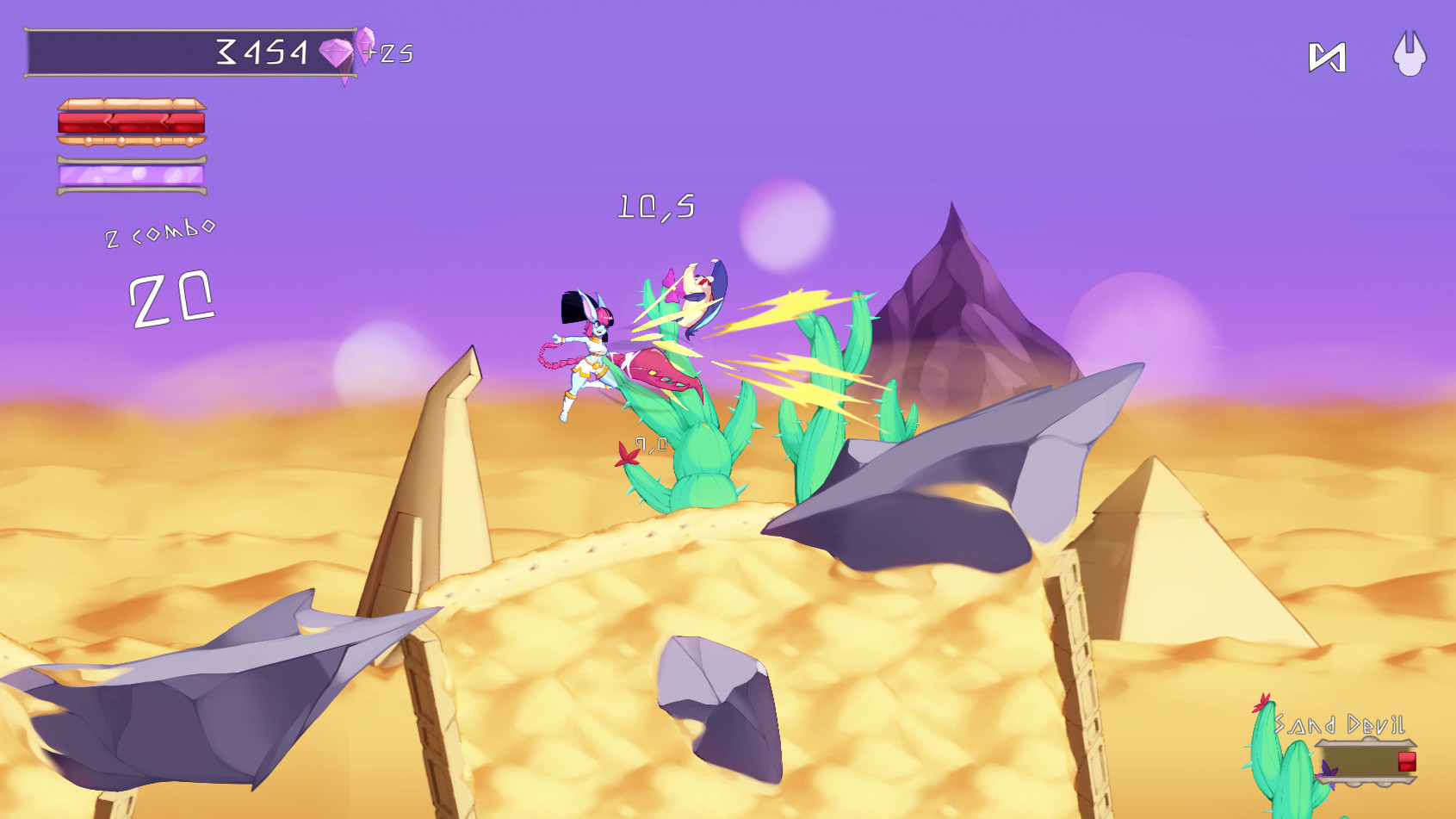The height and width of the screenshot is (819, 1456).
Task: Select the bunny character icon top-right
Action: pyautogui.click(x=1410, y=53)
